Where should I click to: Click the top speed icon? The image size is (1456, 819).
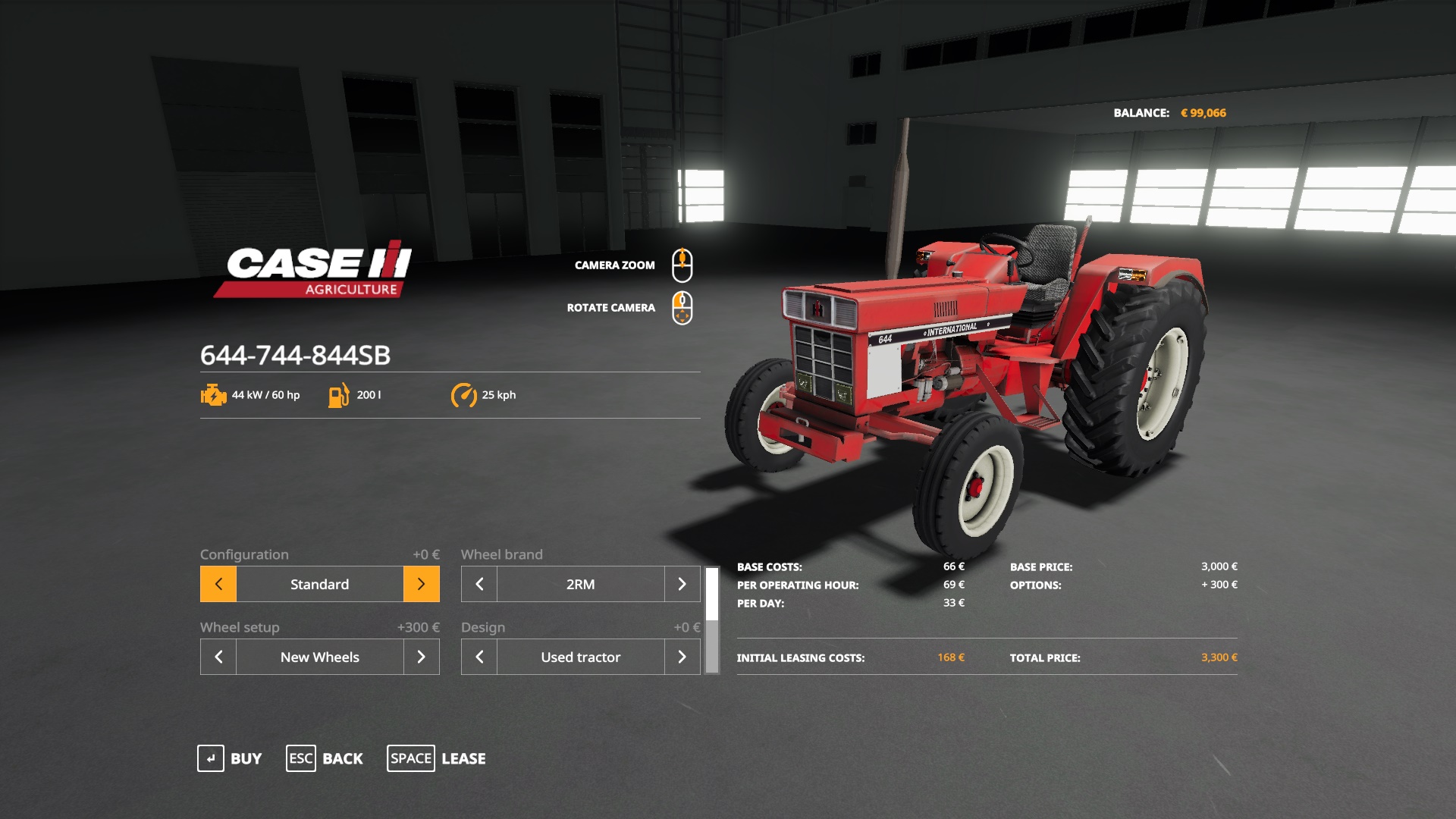pos(465,394)
